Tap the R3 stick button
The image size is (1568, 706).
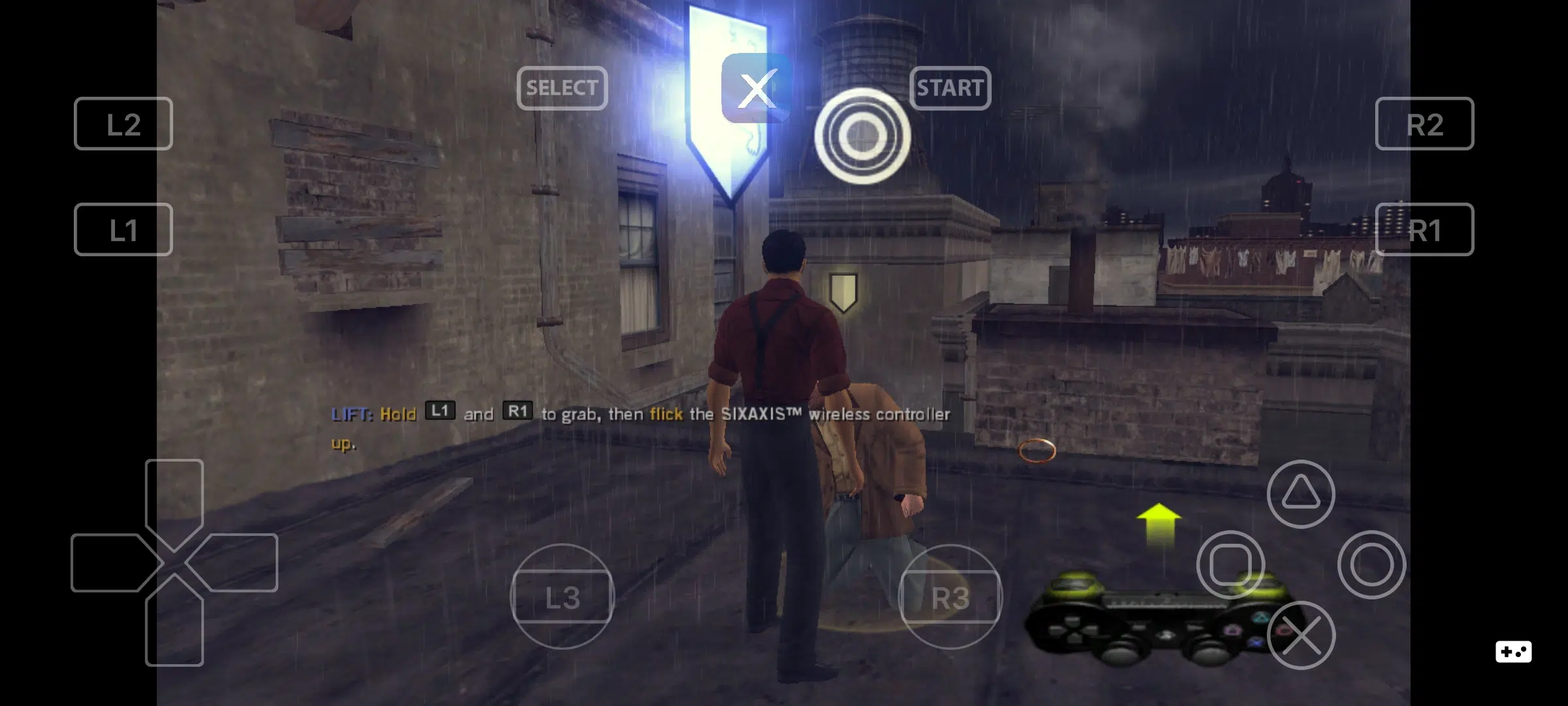tap(953, 596)
